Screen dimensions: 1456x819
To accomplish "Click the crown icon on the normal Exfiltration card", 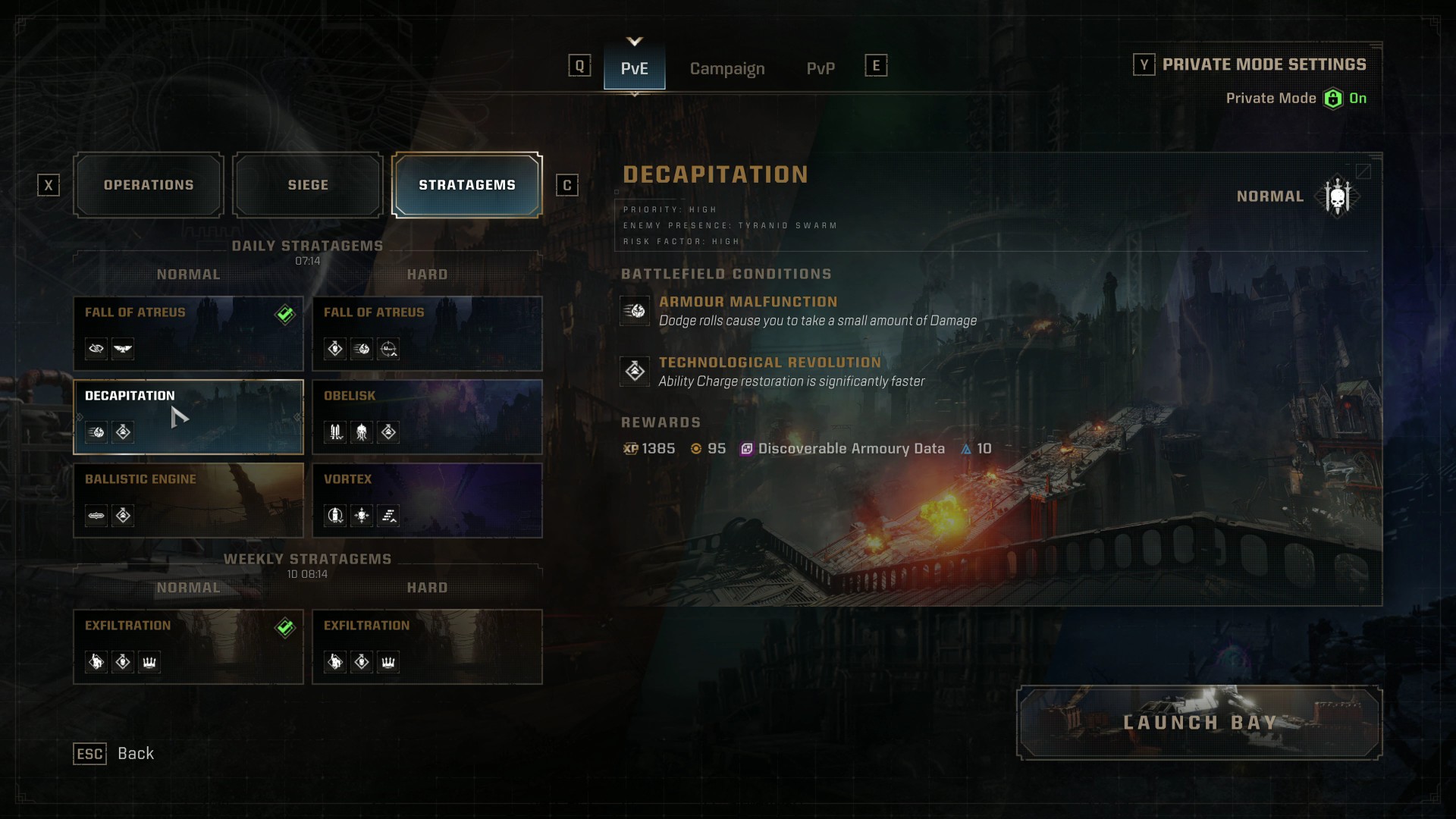I will 149,662.
